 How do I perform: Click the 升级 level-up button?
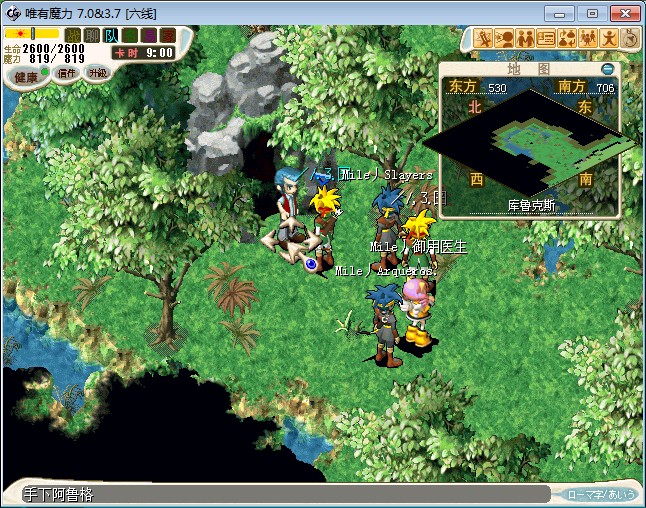point(97,73)
